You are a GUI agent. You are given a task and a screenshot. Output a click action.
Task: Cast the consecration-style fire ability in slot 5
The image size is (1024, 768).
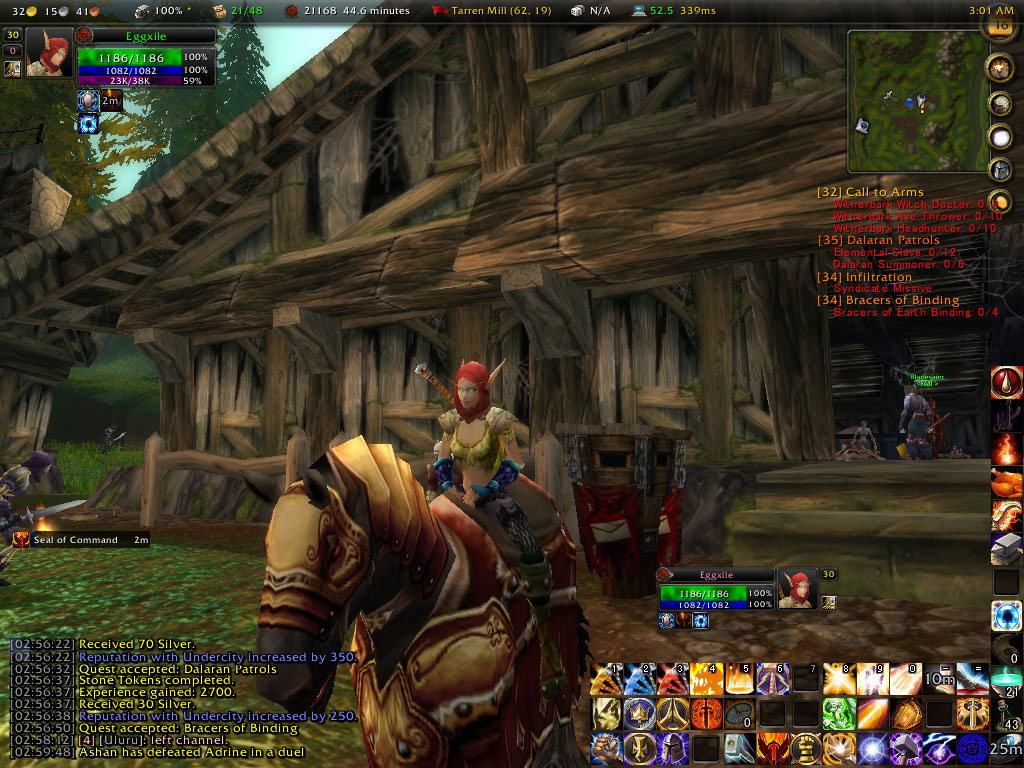[x=741, y=680]
